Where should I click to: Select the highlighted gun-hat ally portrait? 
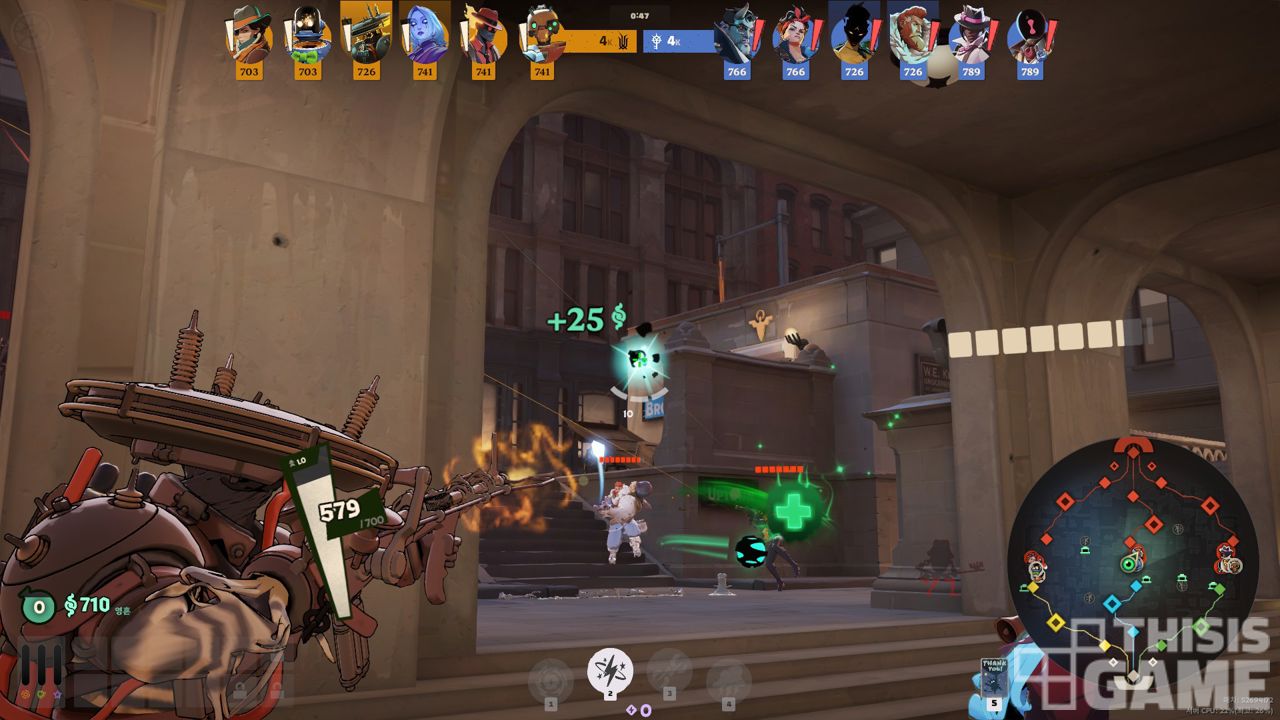pos(366,33)
